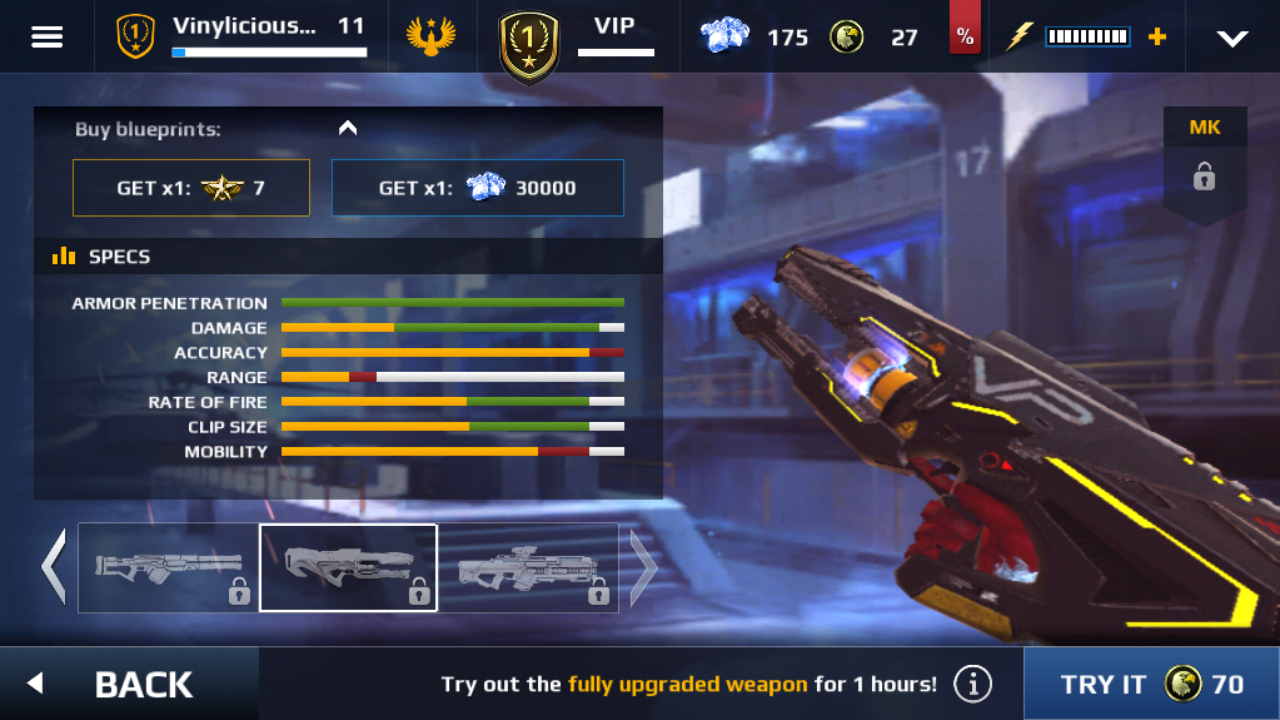Select the highlighted middle weapon thumbnail
Viewport: 1280px width, 720px height.
(348, 567)
